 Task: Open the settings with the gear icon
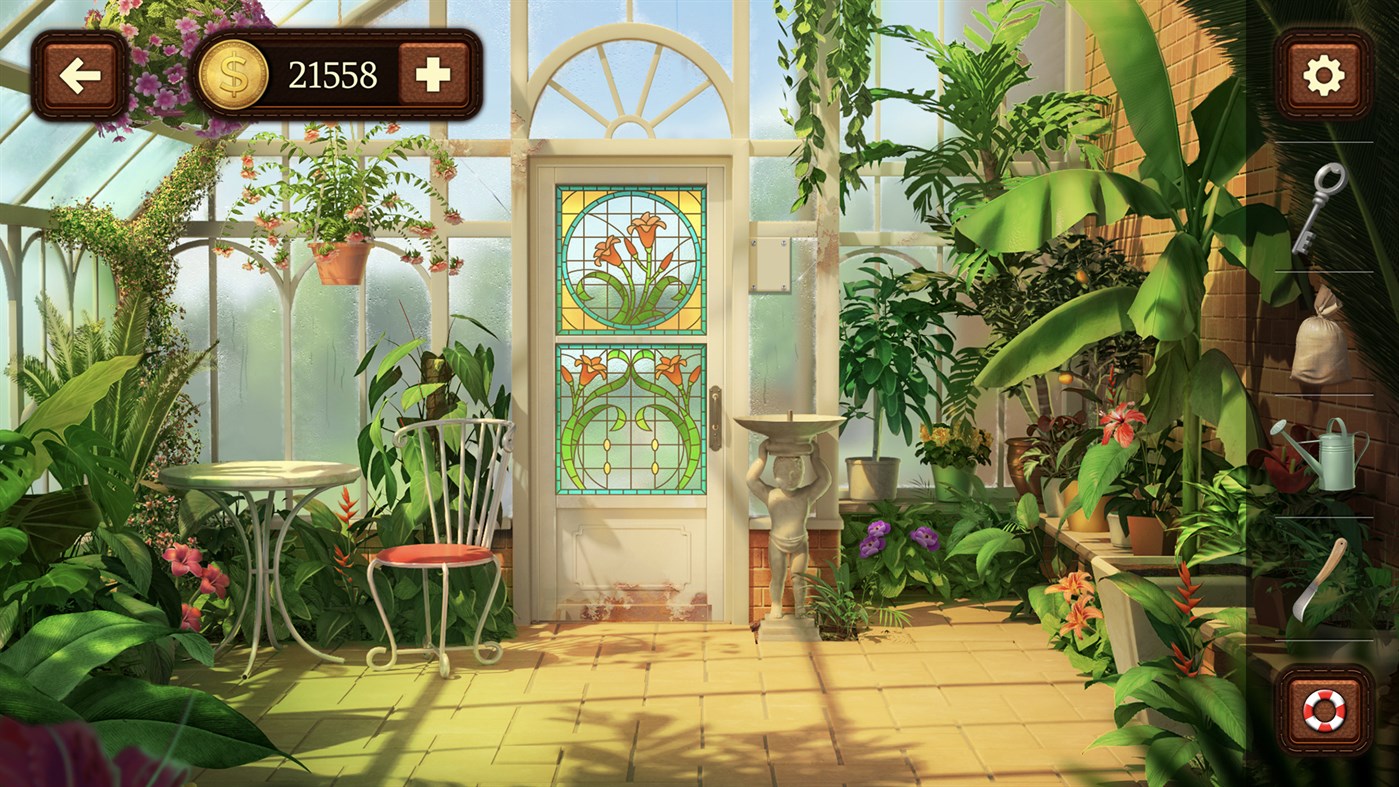(1325, 75)
